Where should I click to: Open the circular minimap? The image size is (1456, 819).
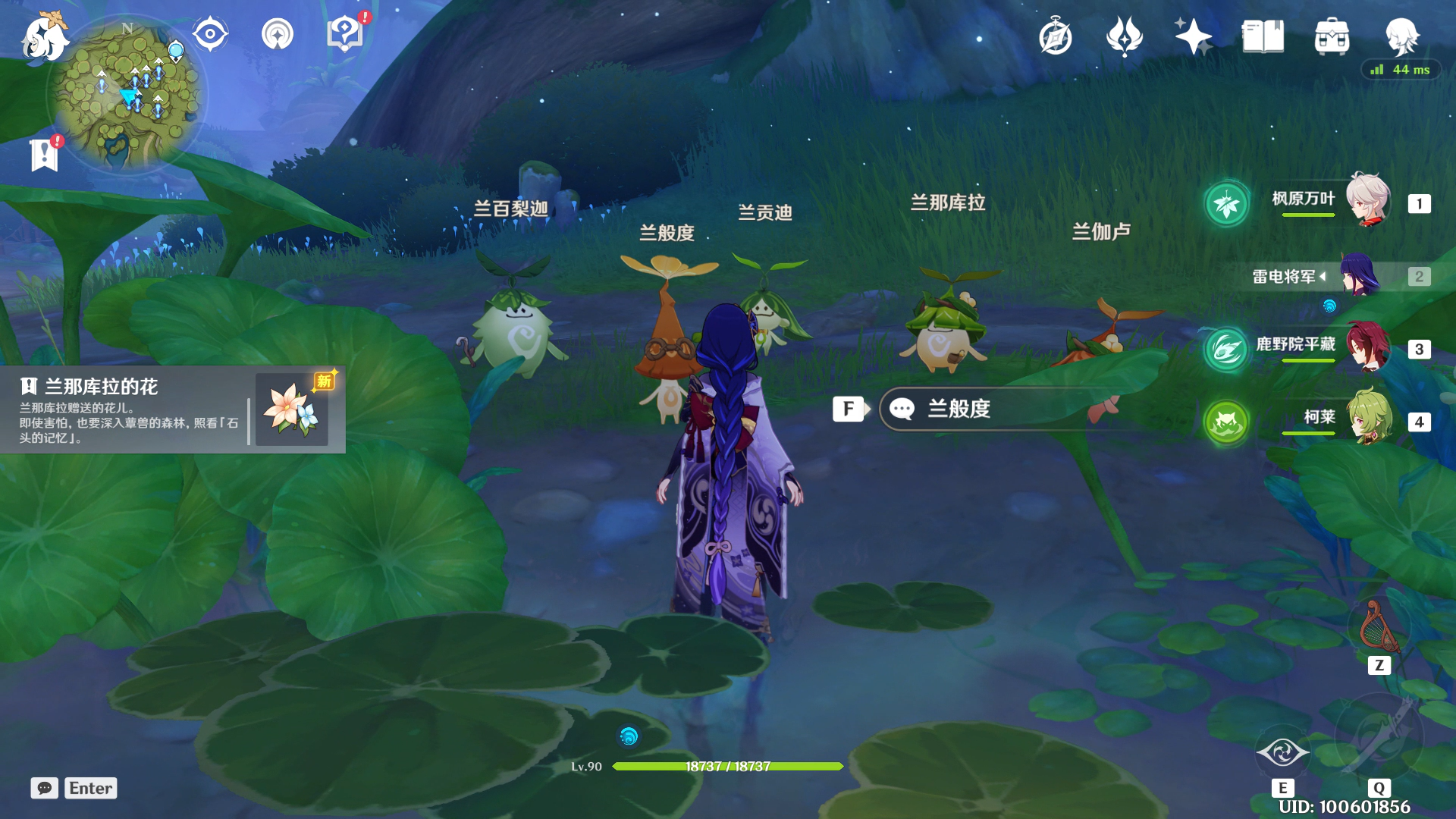tap(126, 96)
